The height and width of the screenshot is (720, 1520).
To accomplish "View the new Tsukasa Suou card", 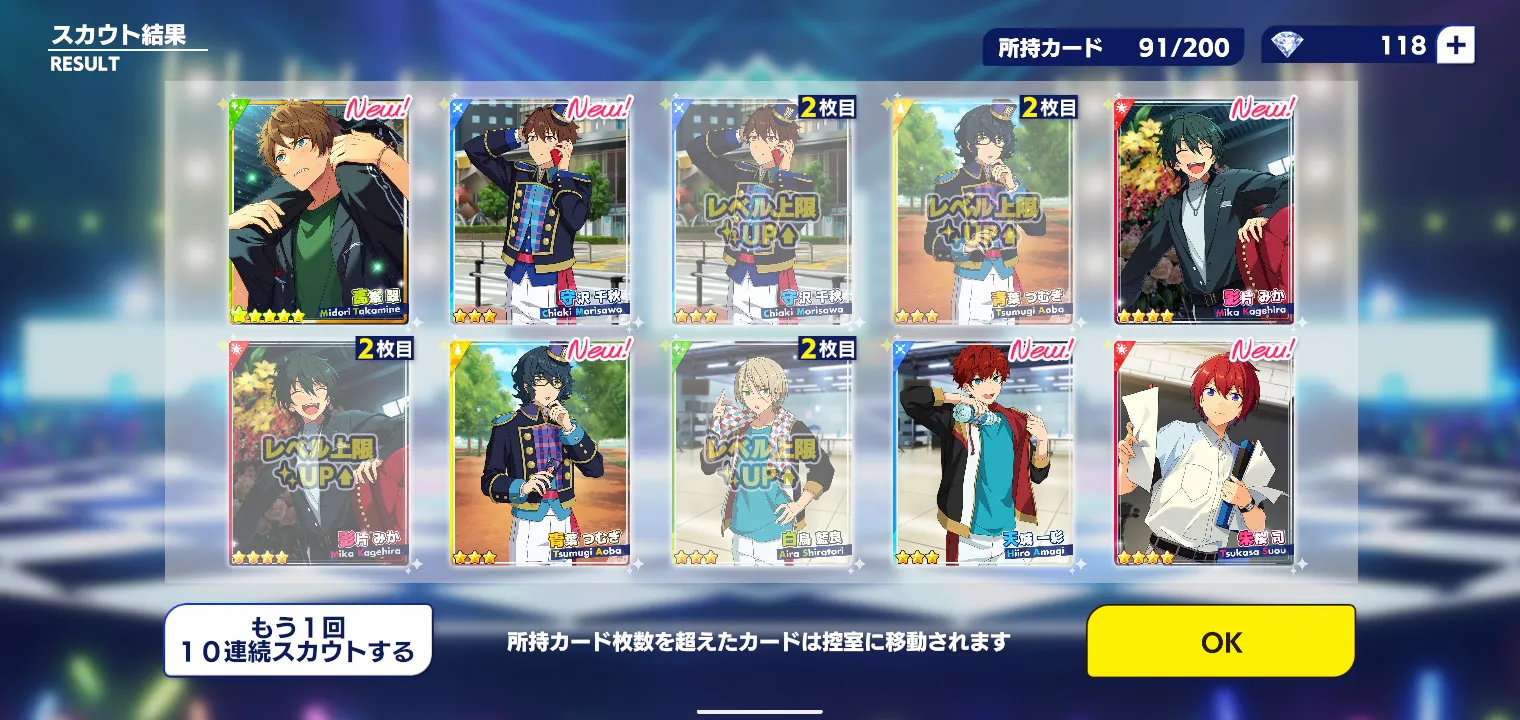I will point(1204,453).
